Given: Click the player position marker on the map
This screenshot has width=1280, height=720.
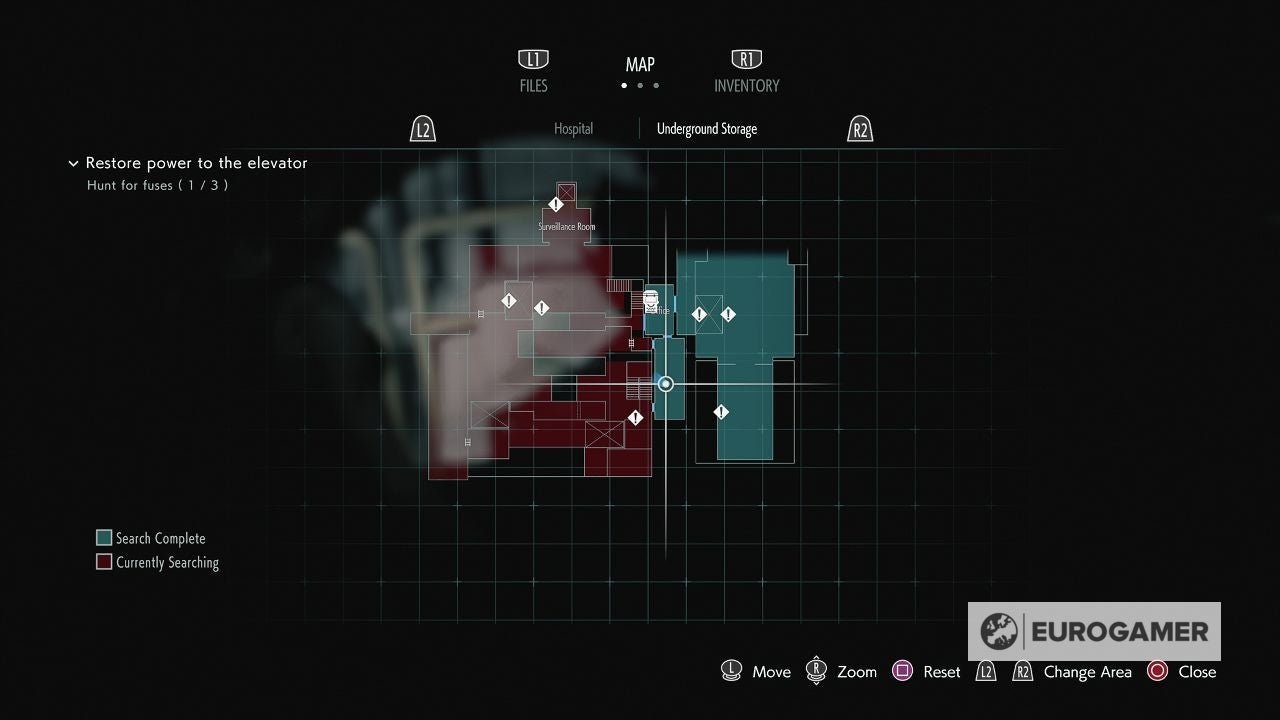Looking at the screenshot, I should click(x=664, y=383).
